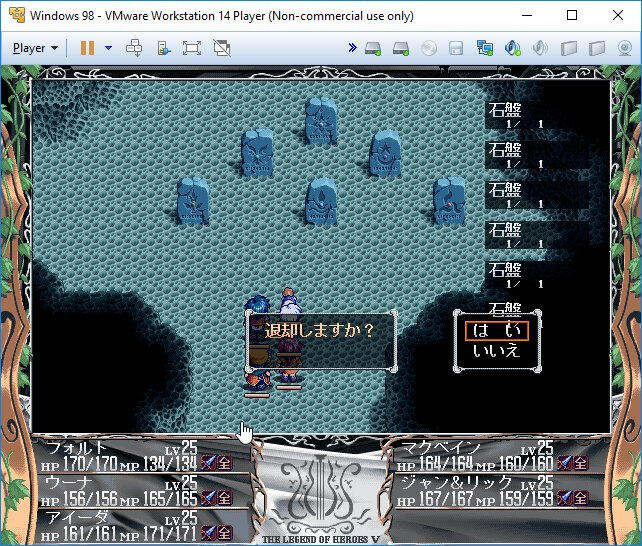642x546 pixels.
Task: Select いいえ to cancel retreat
Action: [497, 351]
